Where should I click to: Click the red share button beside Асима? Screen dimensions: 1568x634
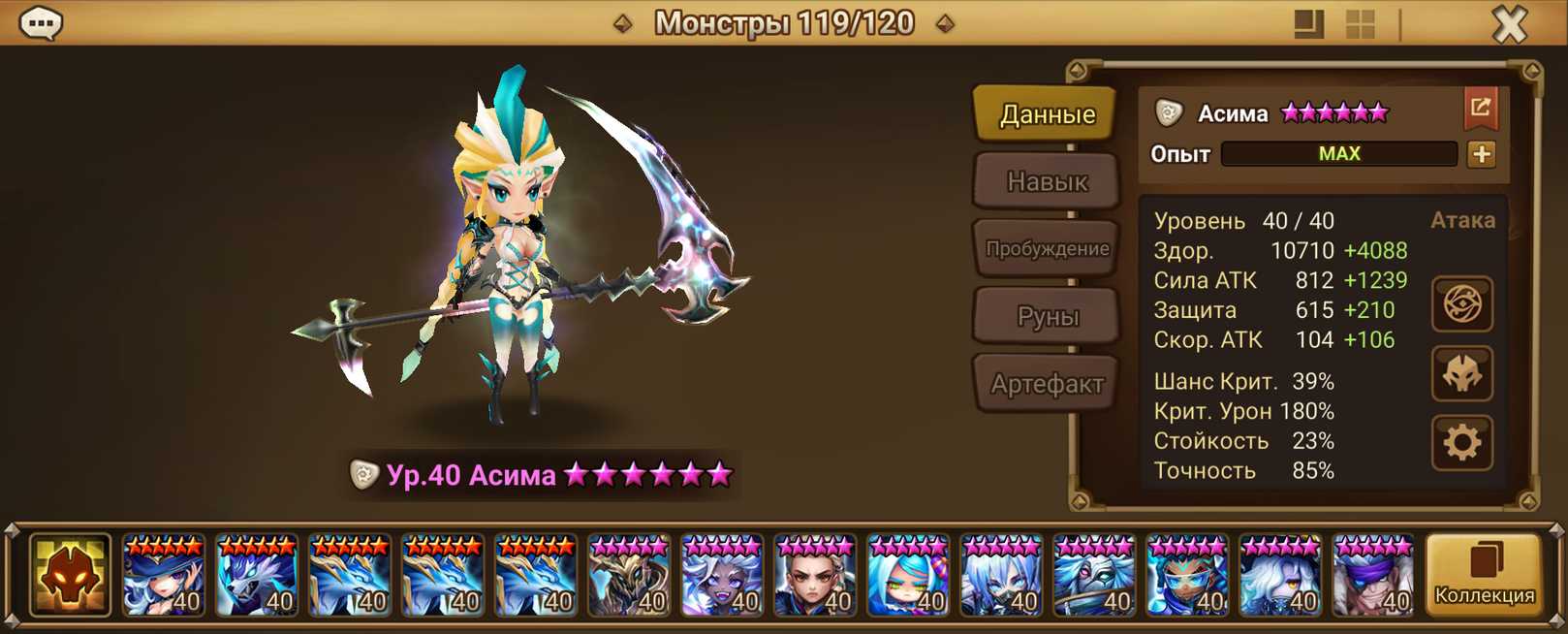tap(1480, 109)
